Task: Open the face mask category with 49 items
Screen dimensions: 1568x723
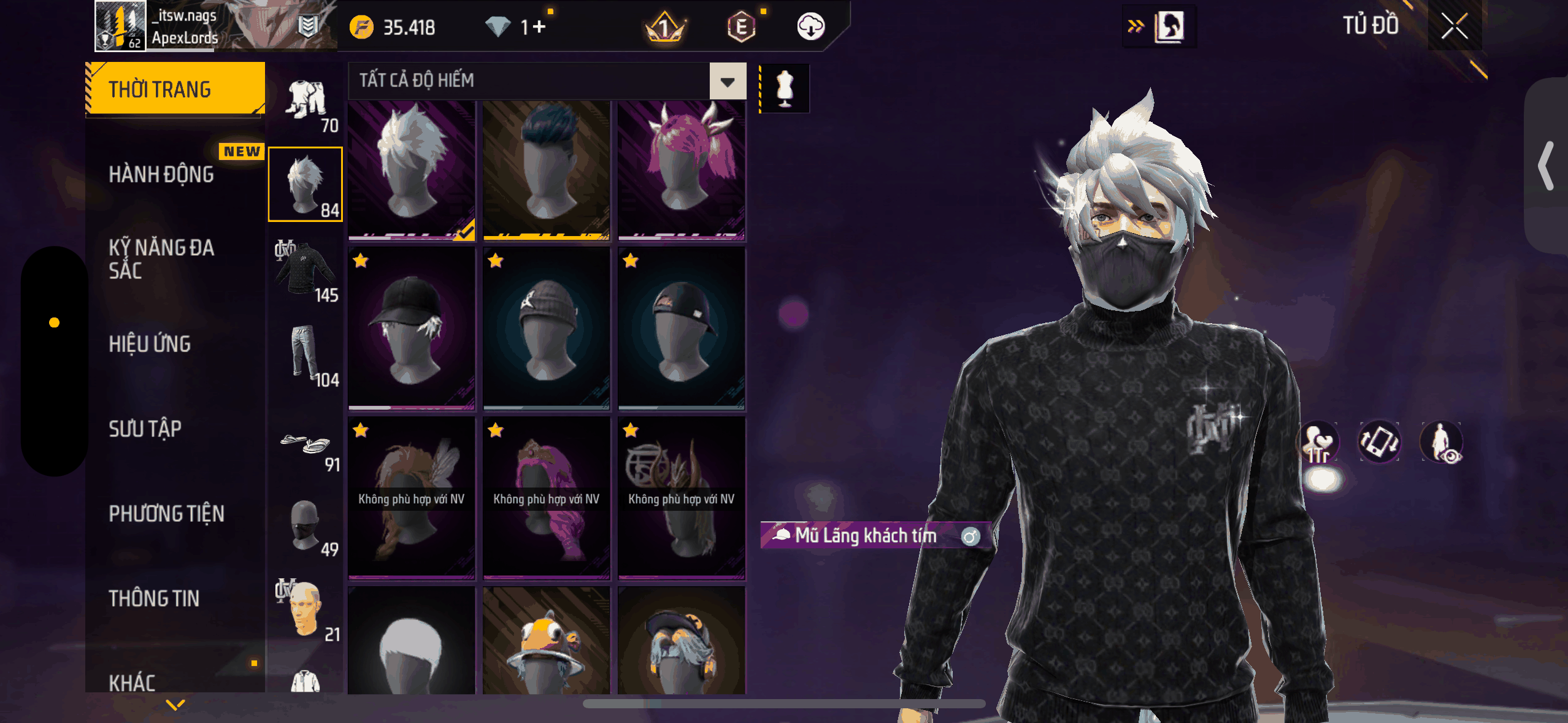Action: [x=306, y=527]
